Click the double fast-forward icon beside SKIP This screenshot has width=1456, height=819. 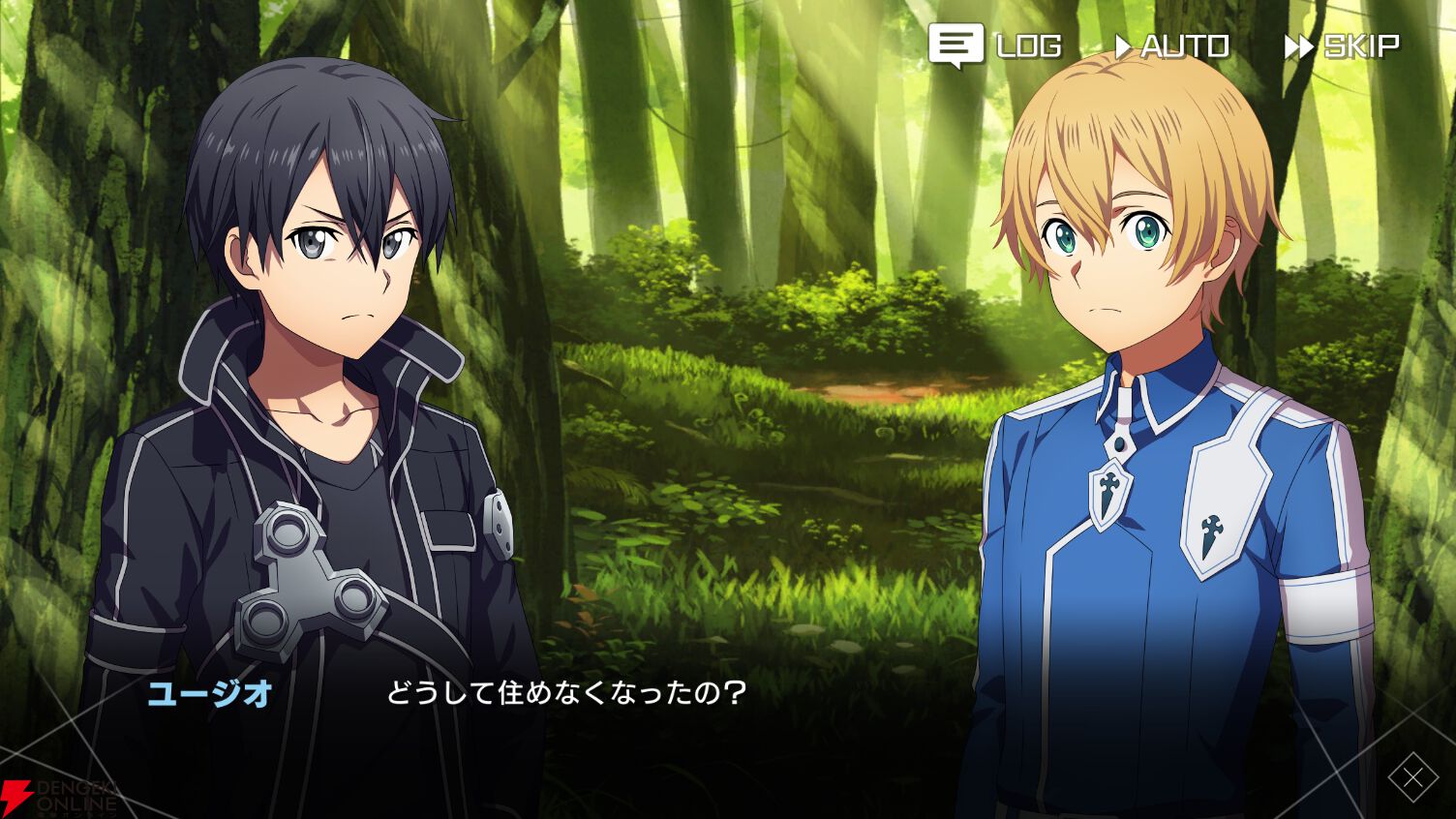point(1297,44)
